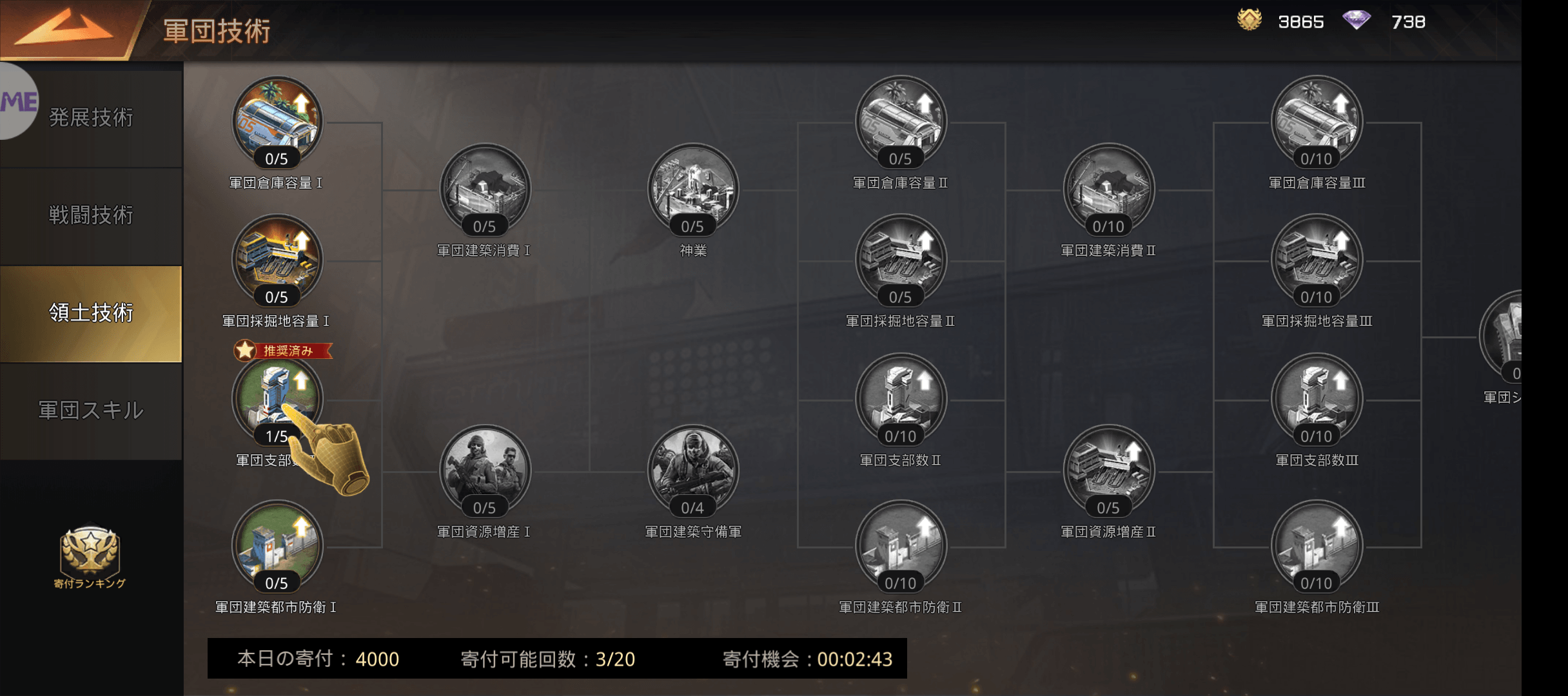Choose the 軍団資源増産 I tech node
This screenshot has width=1568, height=696.
[x=484, y=471]
